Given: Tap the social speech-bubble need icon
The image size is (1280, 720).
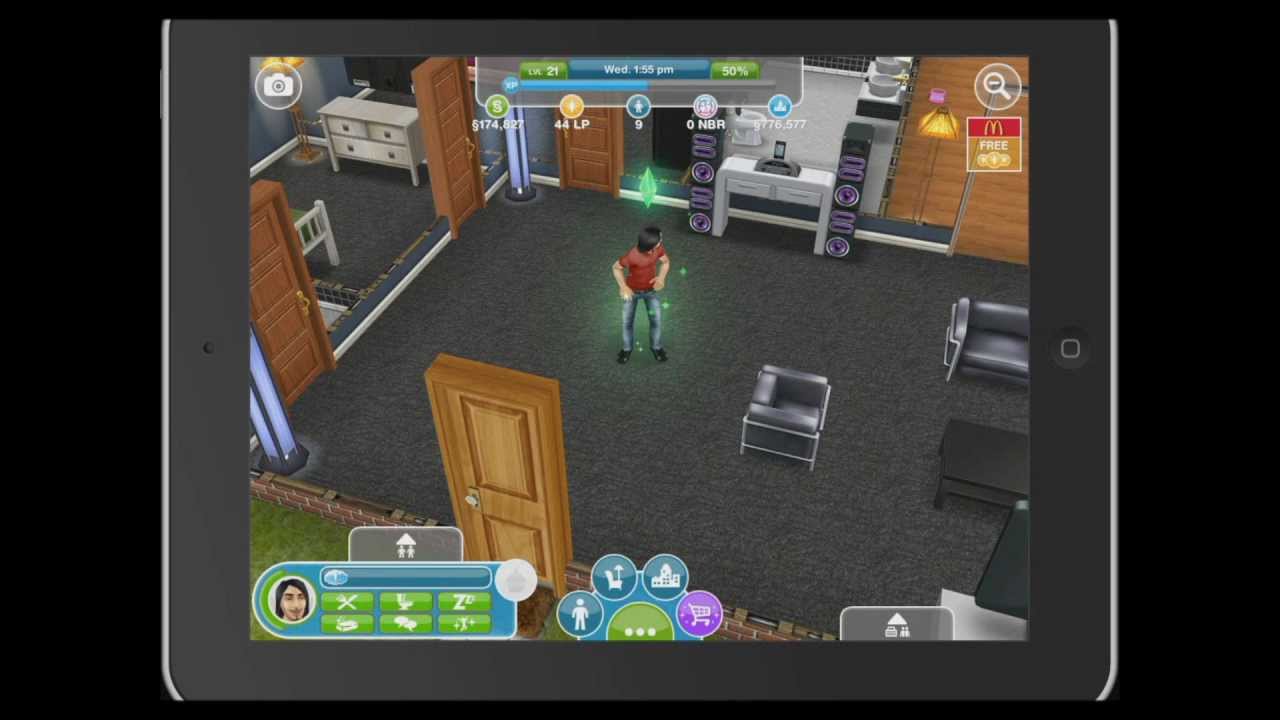Looking at the screenshot, I should (406, 624).
